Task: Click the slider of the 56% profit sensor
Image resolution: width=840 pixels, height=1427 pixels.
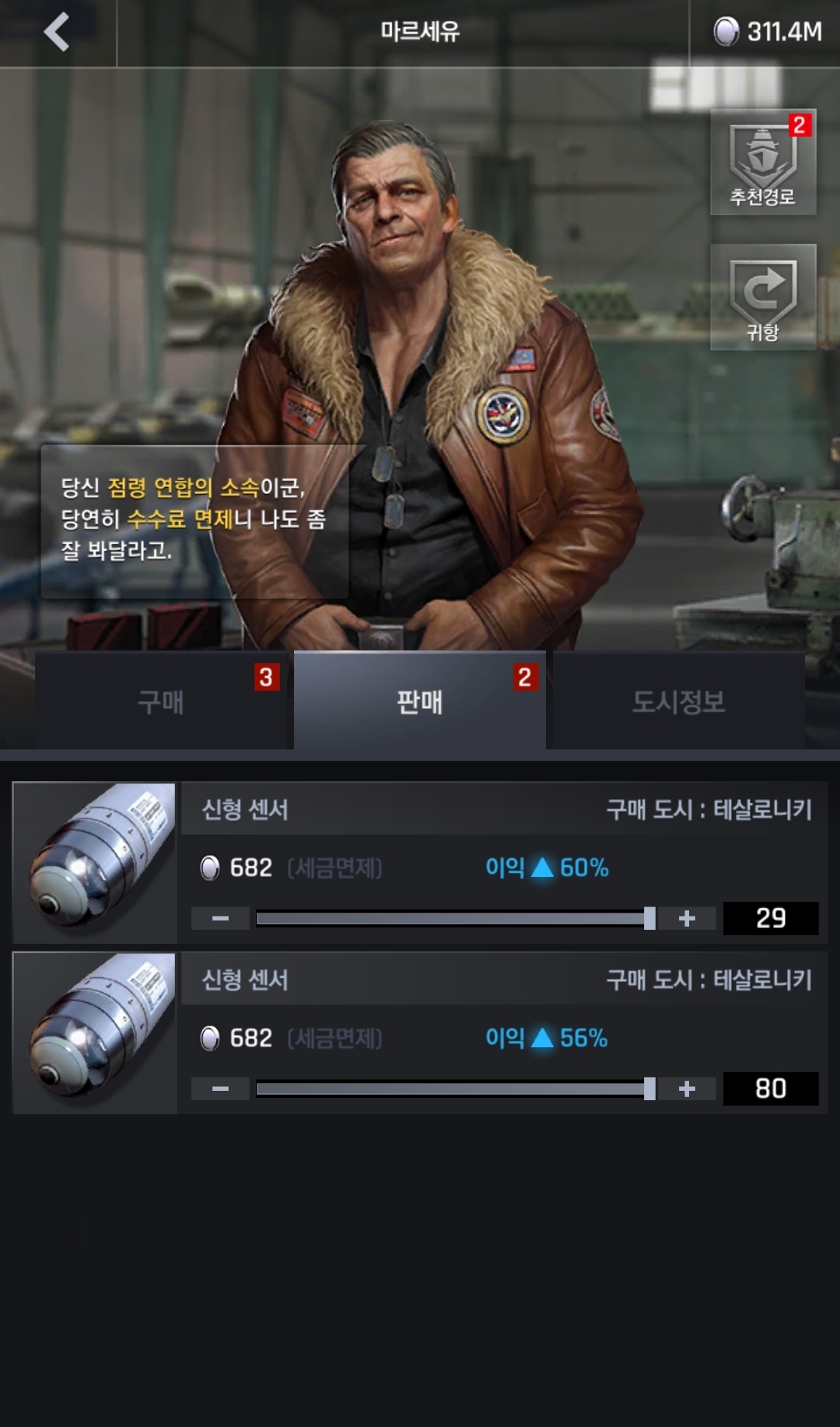Action: 455,1089
